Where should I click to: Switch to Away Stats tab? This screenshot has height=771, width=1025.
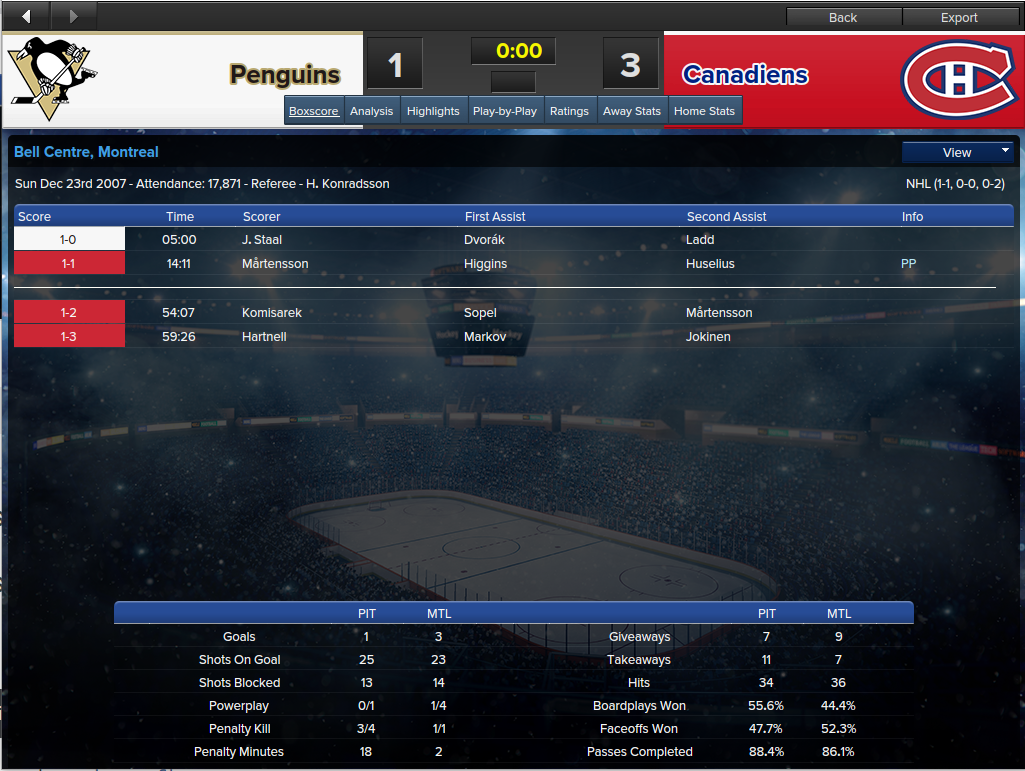click(632, 111)
